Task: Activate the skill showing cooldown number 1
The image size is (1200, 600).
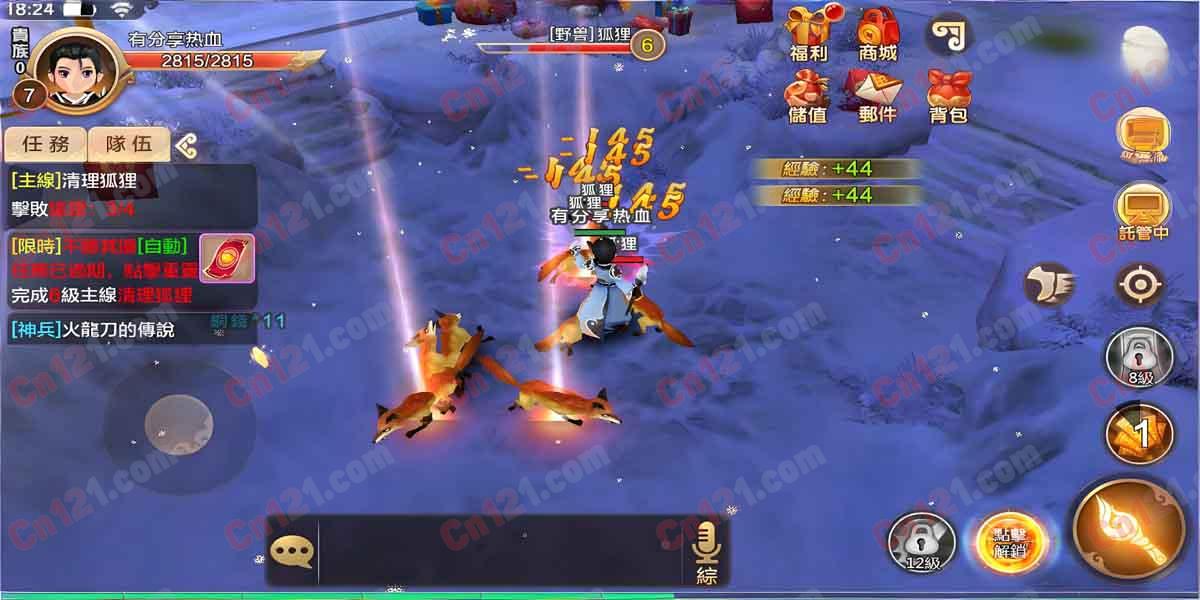Action: tap(1140, 432)
